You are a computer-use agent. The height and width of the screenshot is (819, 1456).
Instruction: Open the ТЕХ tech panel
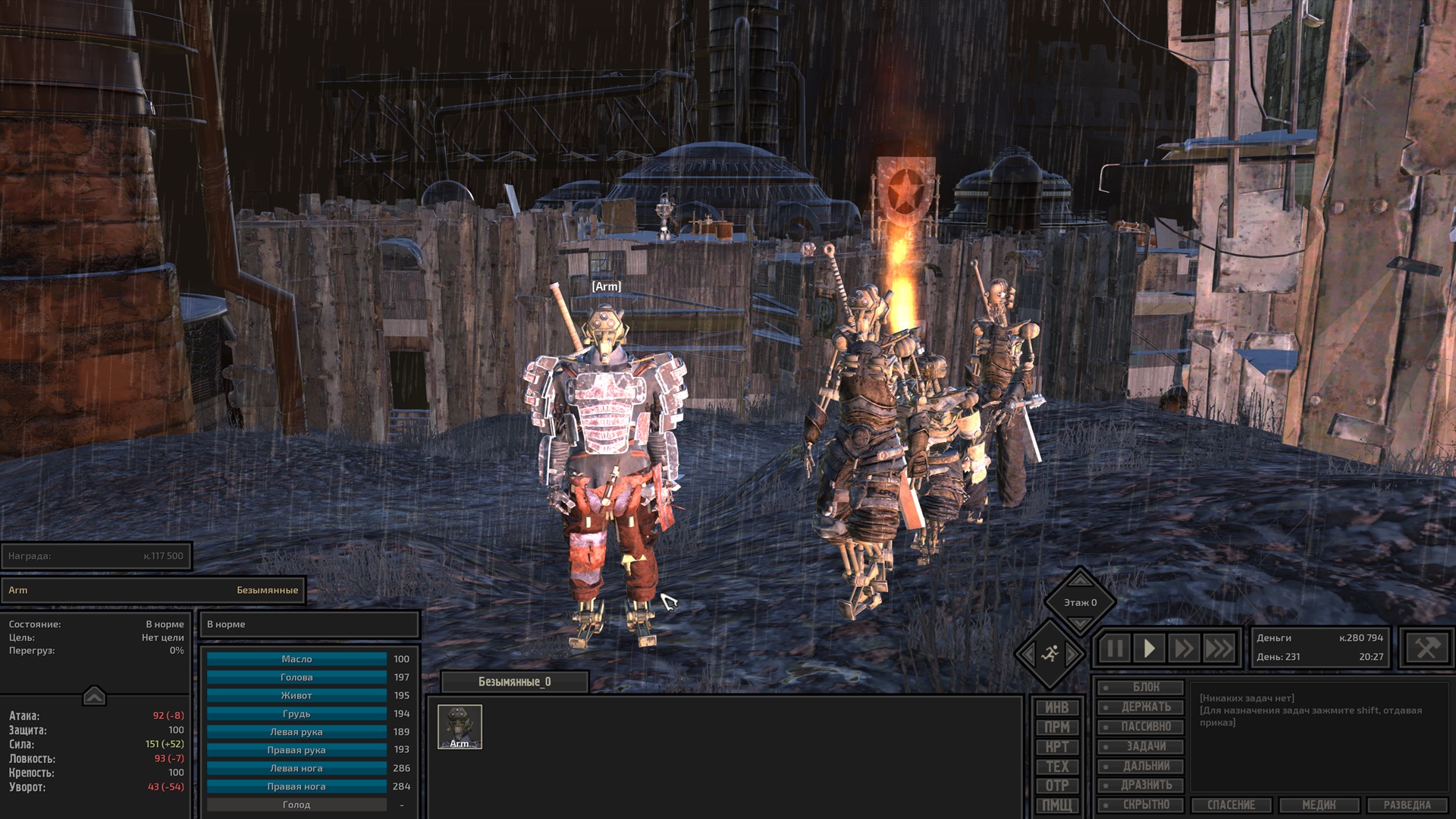click(1056, 767)
